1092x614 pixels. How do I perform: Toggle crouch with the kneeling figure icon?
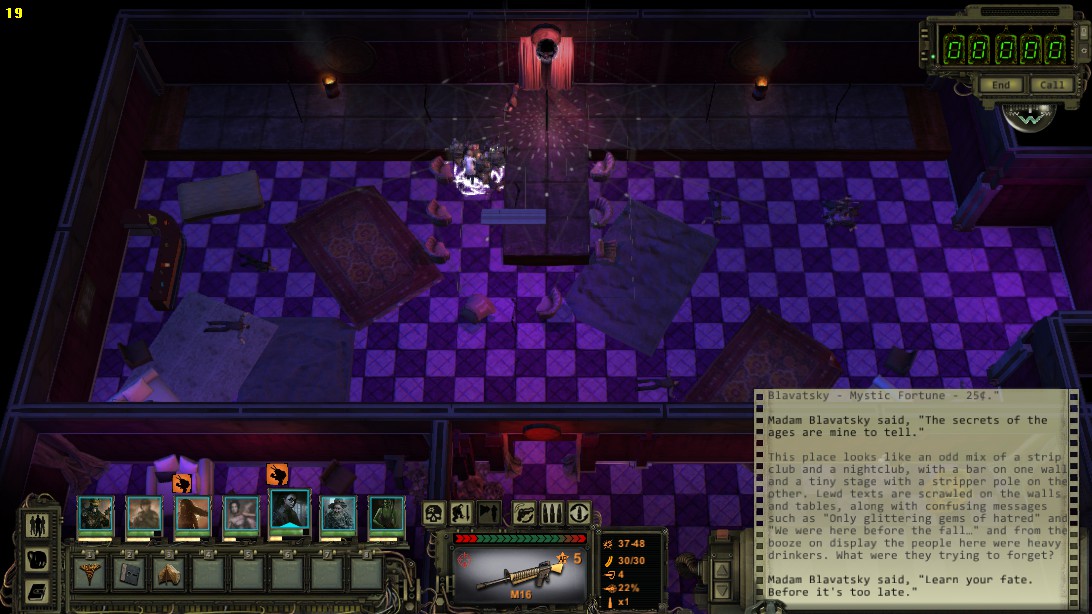click(x=461, y=514)
